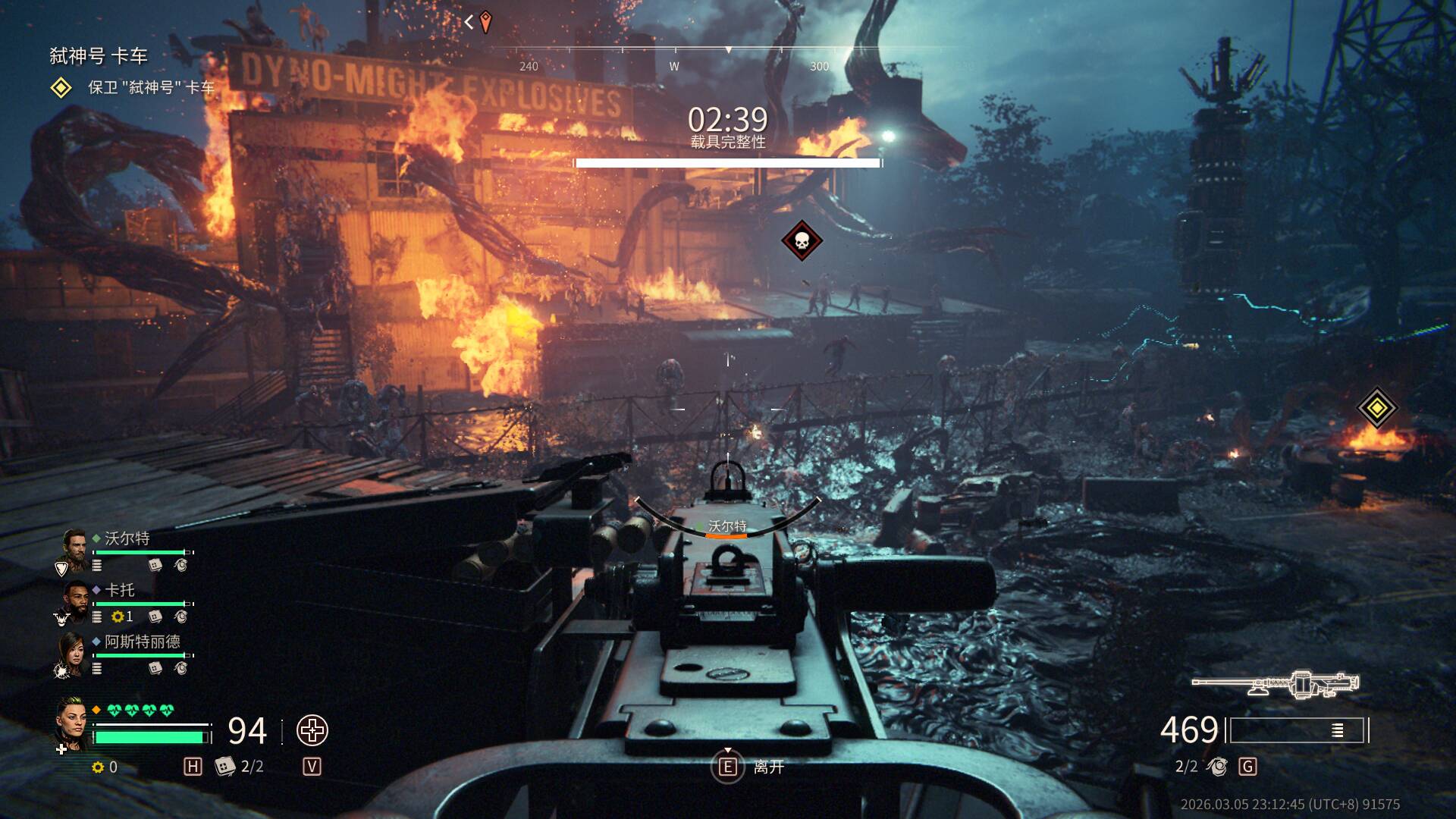Select the dice item icon showing 2/2
1456x819 pixels.
pyautogui.click(x=225, y=767)
